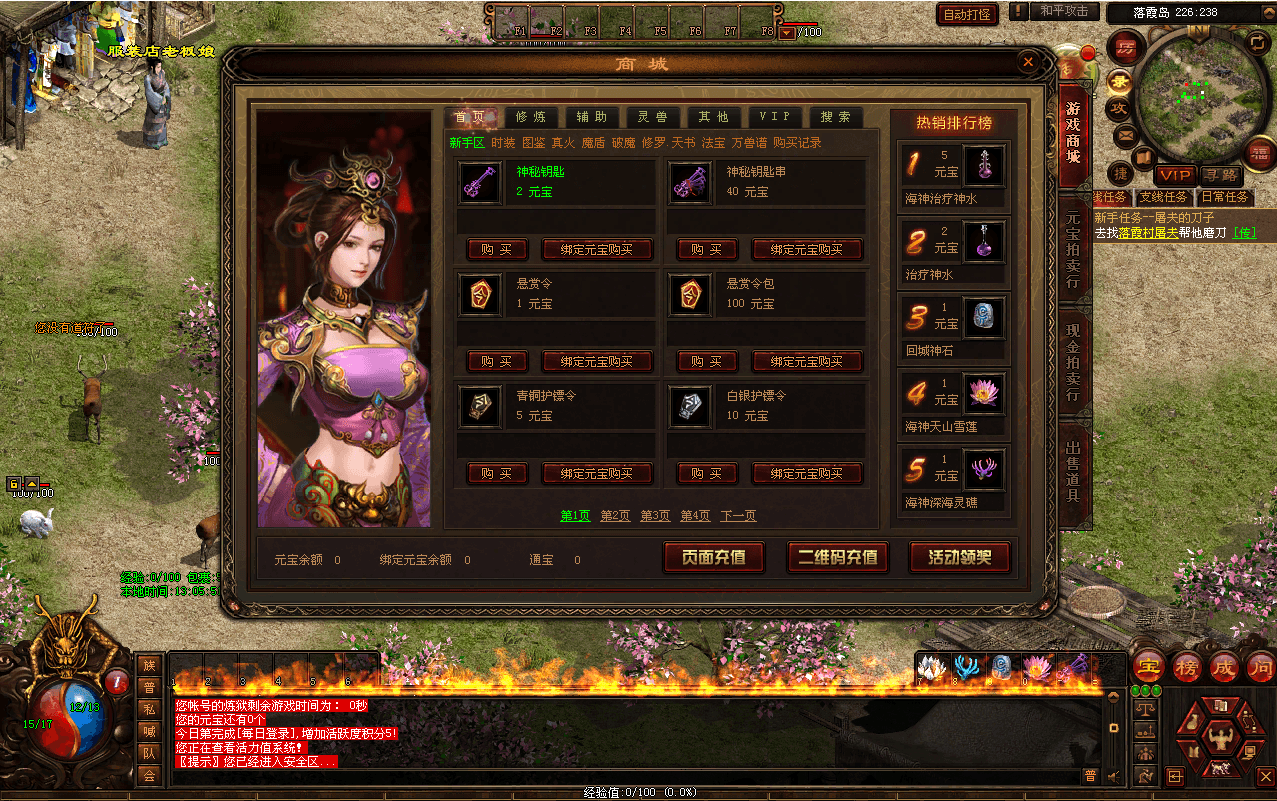The image size is (1277, 801).
Task: View the 购买记录 purchase history
Action: [x=796, y=143]
